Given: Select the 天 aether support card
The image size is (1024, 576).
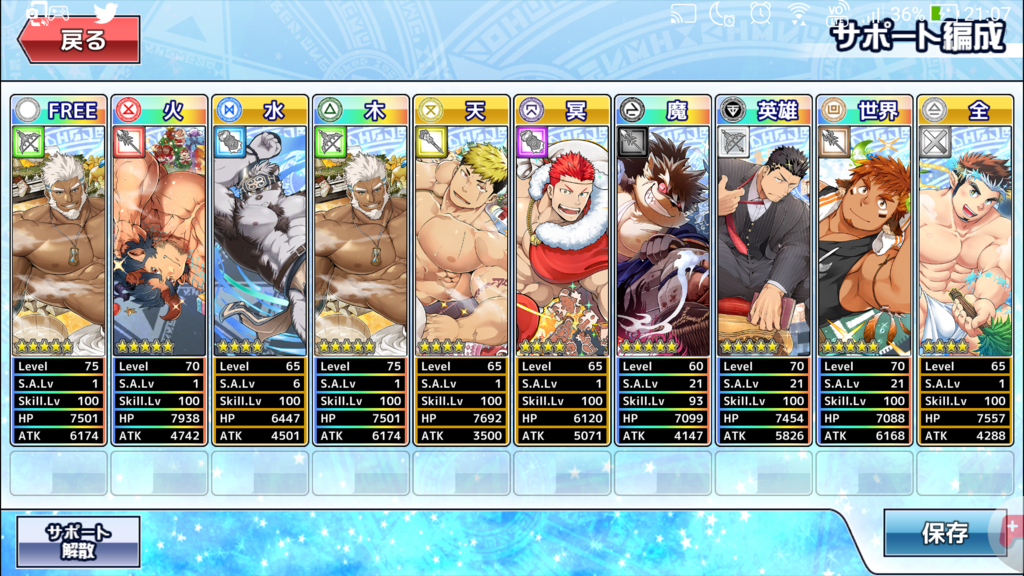Looking at the screenshot, I should (x=462, y=270).
